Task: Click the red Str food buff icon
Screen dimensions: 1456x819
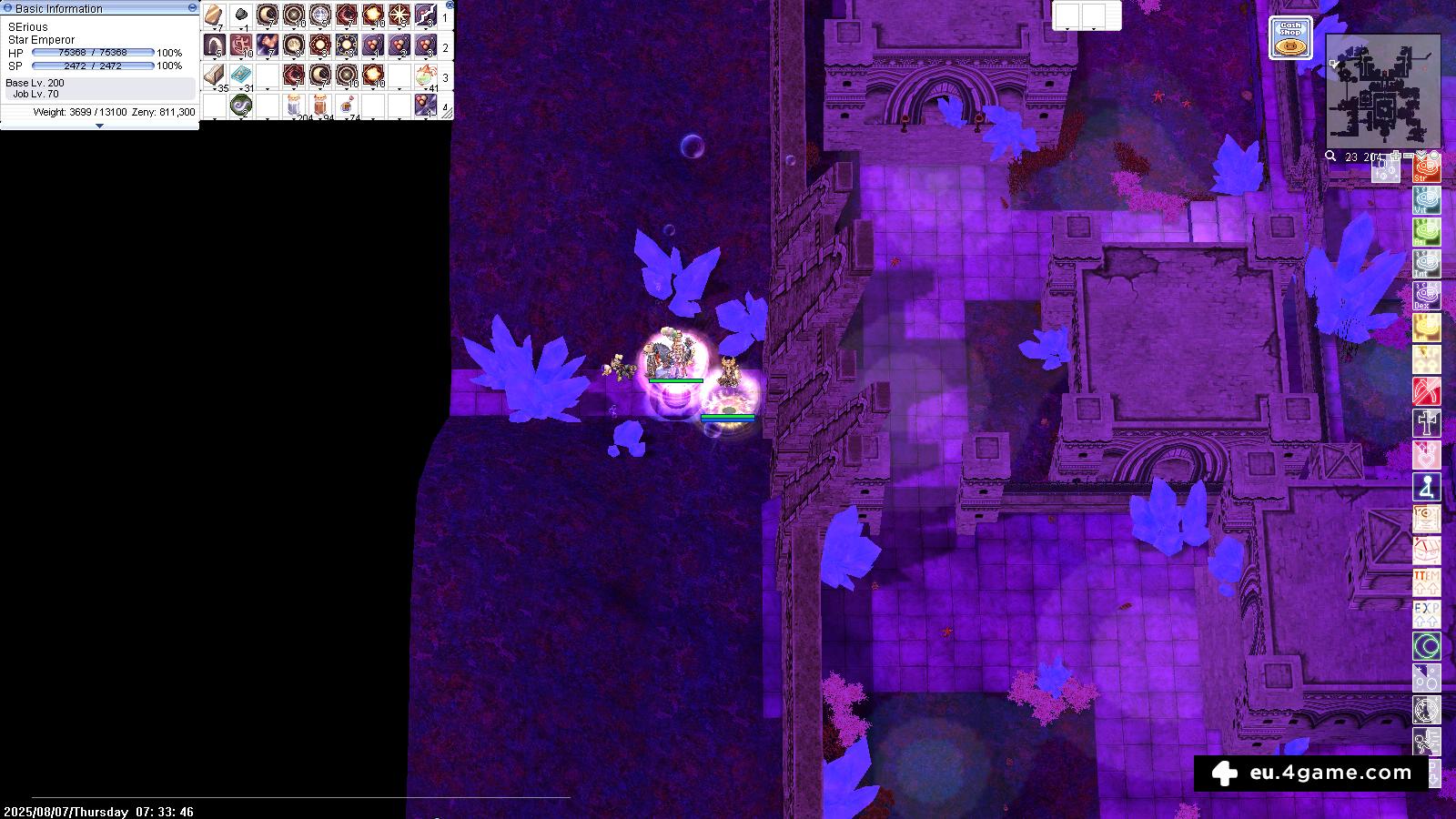Action: click(x=1426, y=170)
